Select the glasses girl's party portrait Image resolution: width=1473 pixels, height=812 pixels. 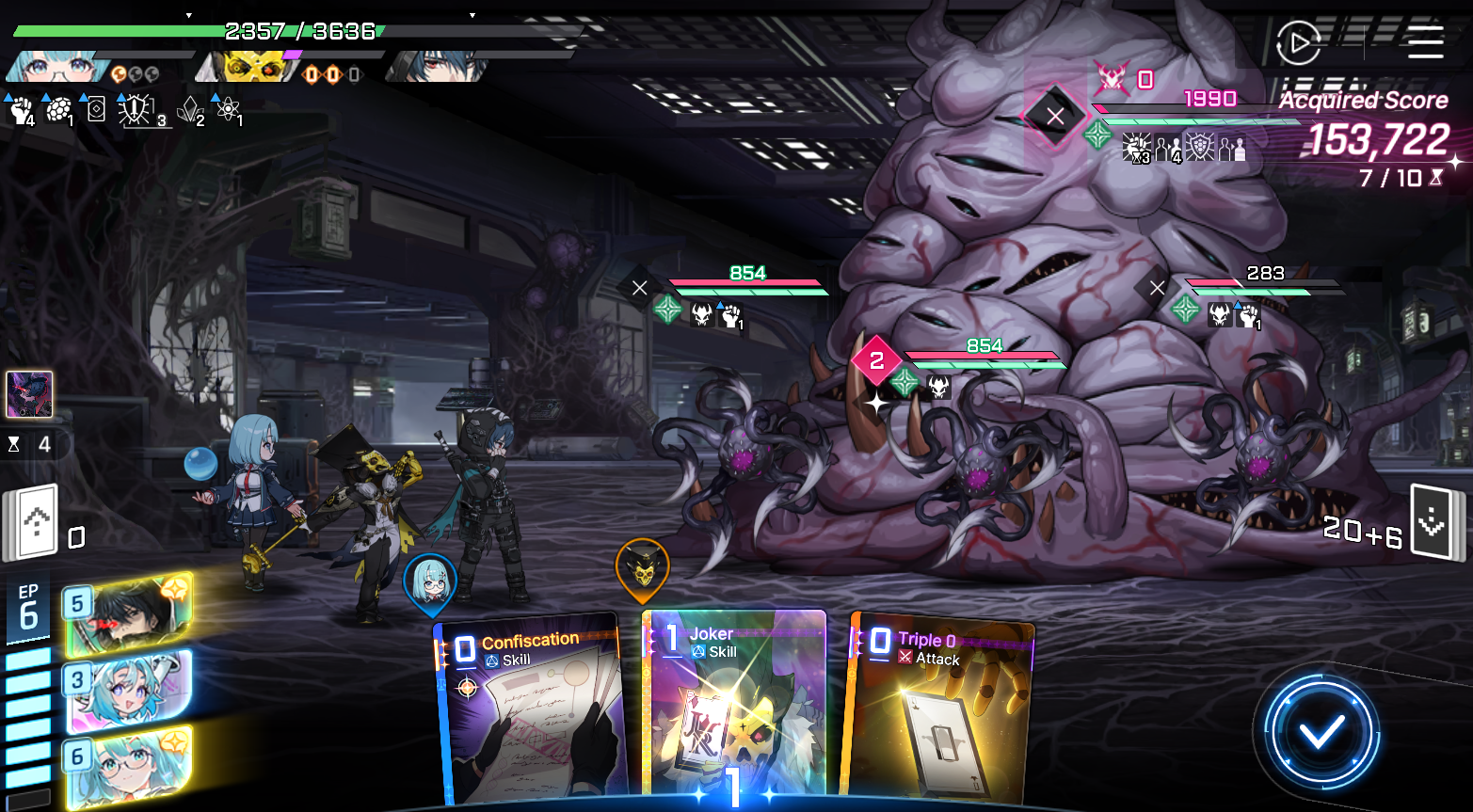(x=58, y=66)
